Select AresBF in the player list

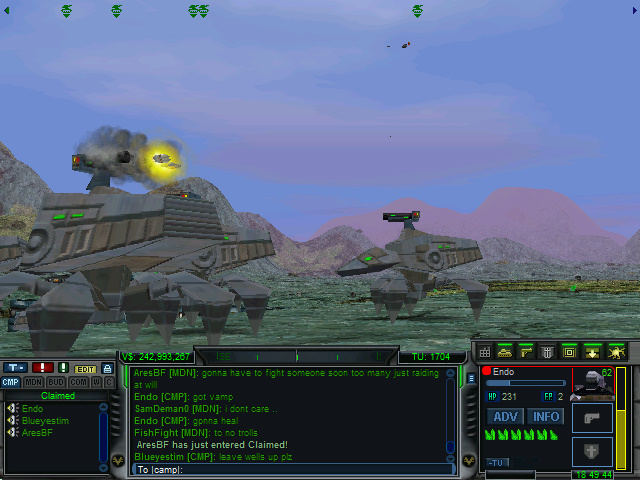click(36, 432)
